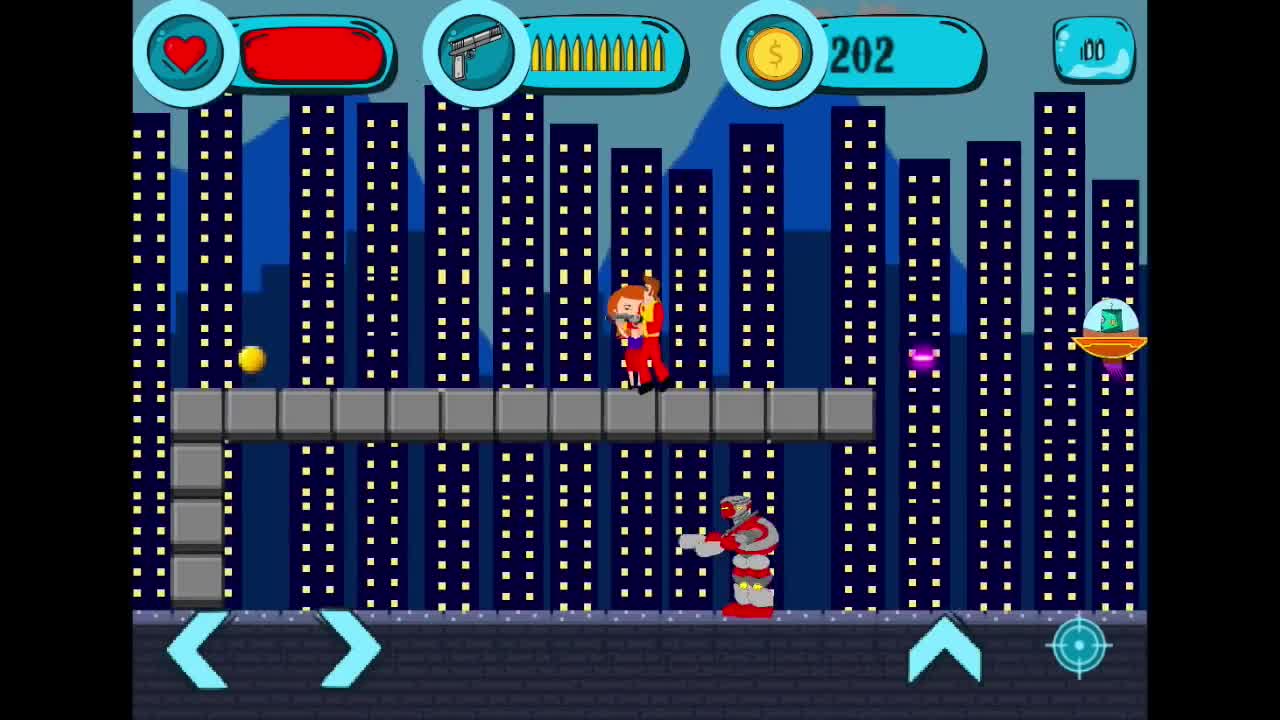Move left with the left arrow

(x=199, y=649)
